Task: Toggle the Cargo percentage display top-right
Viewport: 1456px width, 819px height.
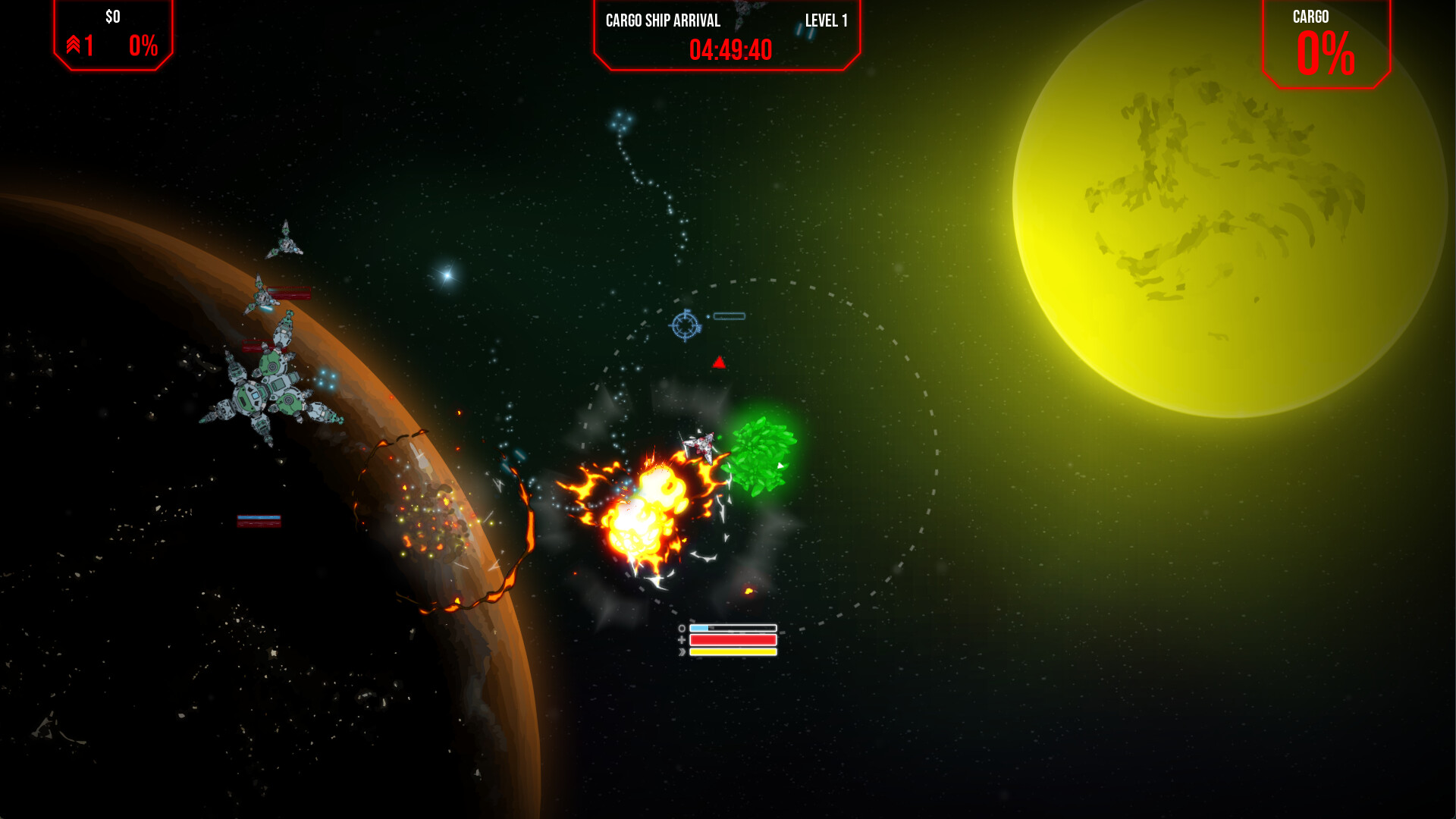Action: [x=1328, y=53]
